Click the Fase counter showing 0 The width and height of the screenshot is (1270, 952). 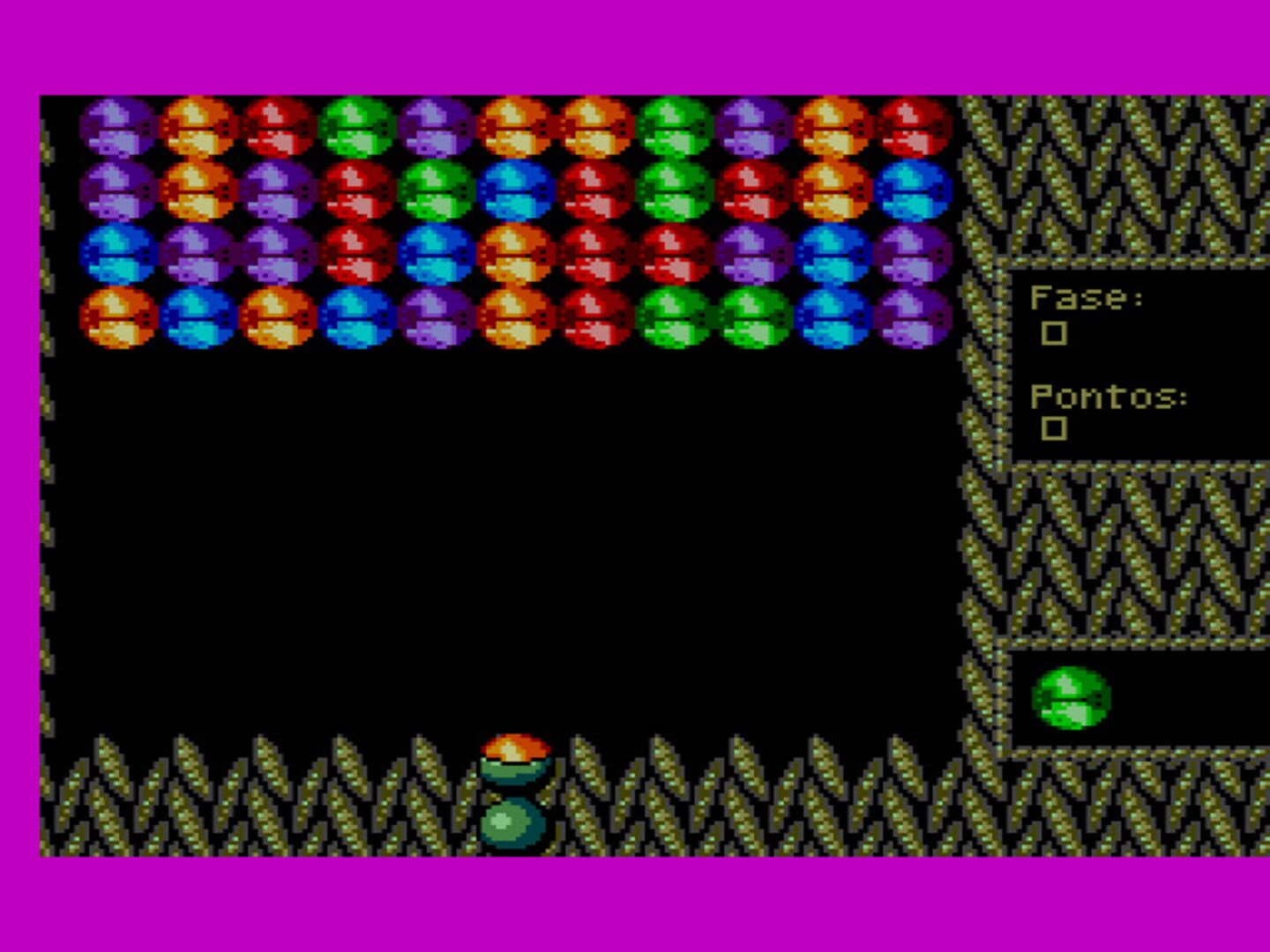click(1056, 332)
